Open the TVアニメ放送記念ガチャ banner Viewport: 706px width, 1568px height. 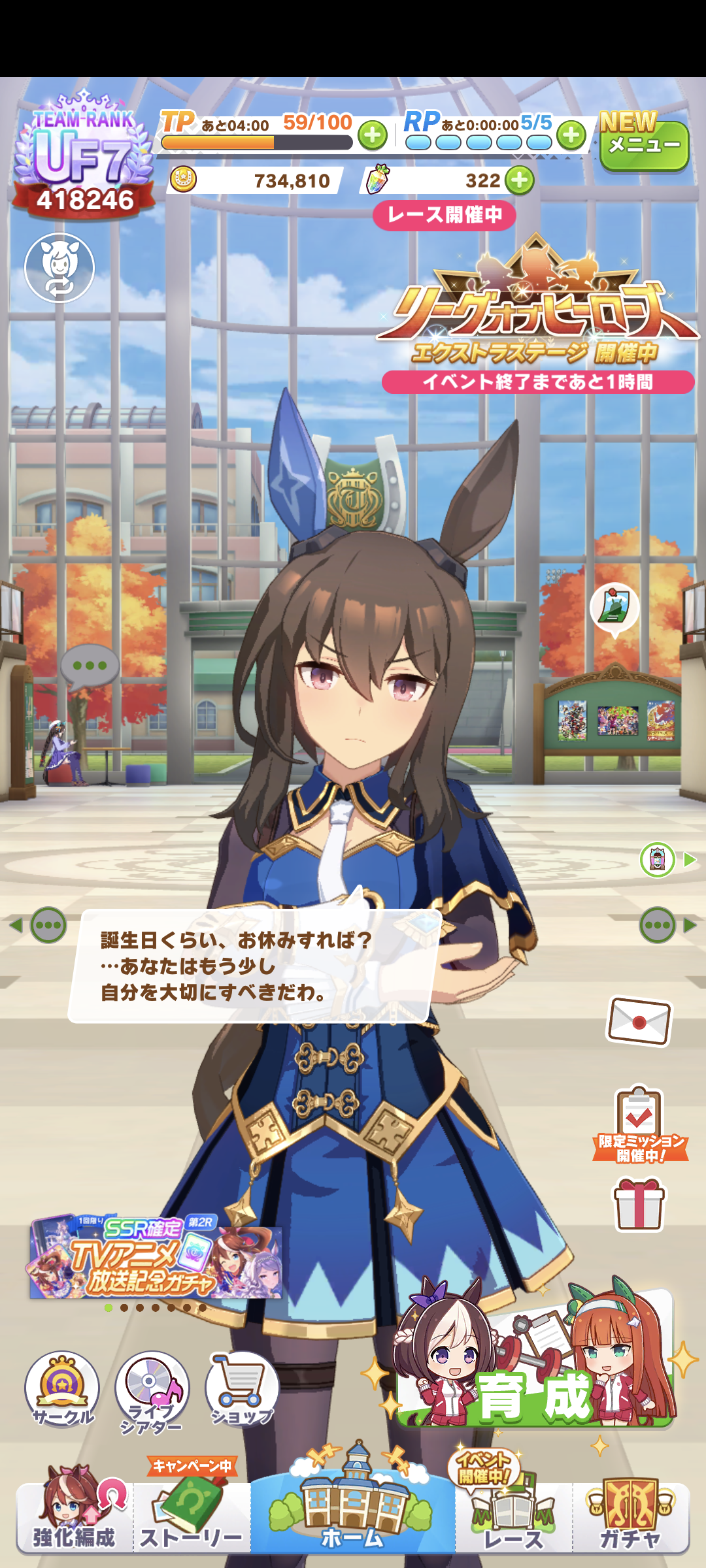click(x=156, y=1258)
